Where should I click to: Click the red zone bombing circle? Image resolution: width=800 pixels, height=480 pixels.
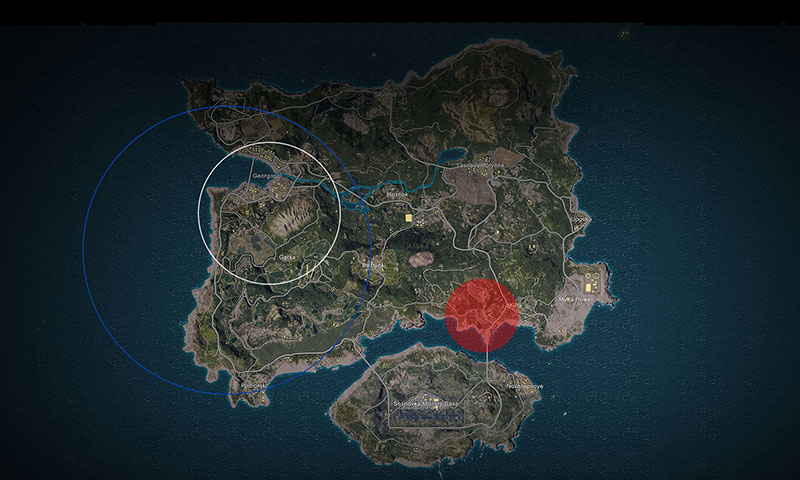coord(482,315)
